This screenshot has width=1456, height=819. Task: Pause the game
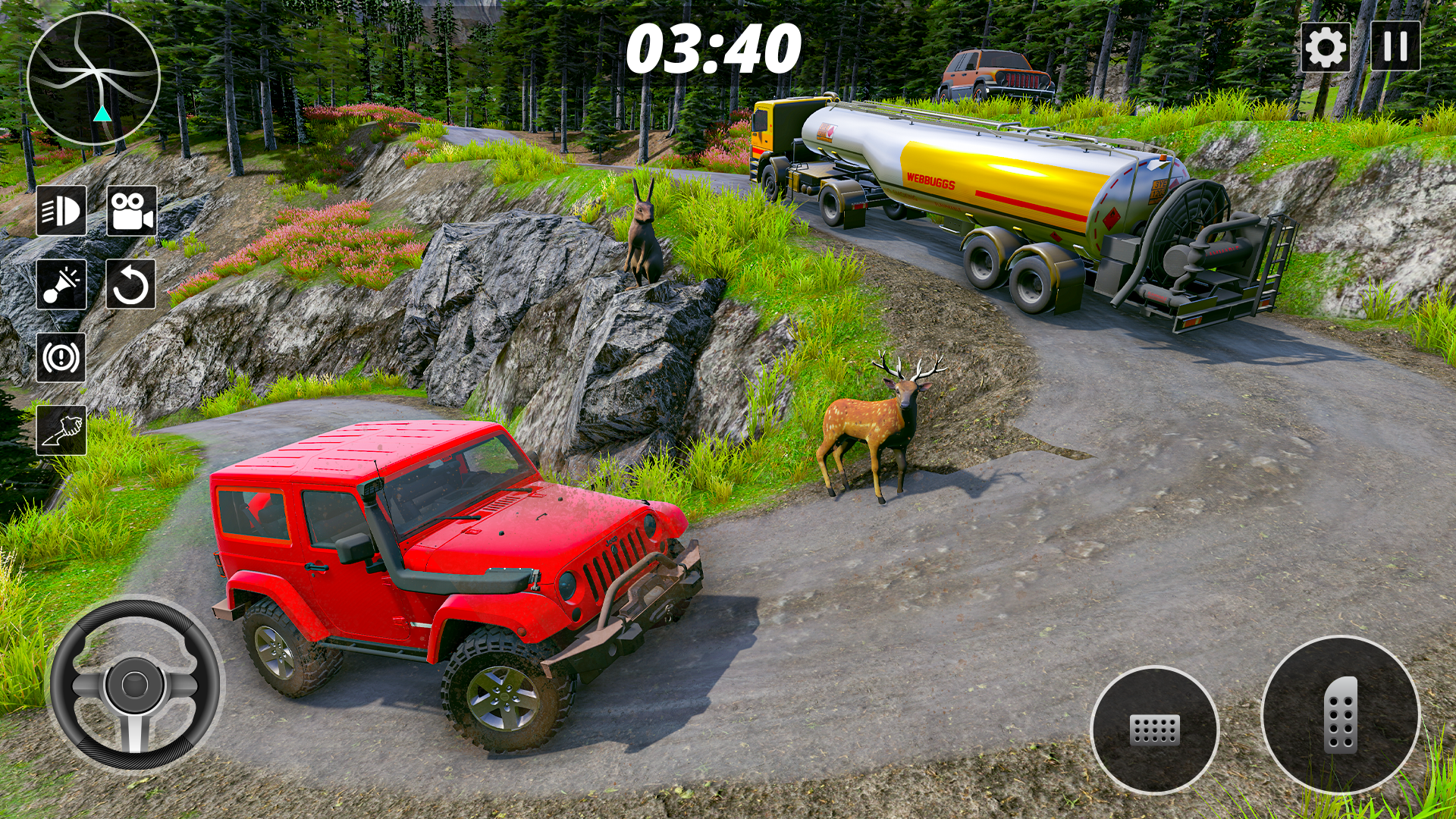click(1395, 47)
